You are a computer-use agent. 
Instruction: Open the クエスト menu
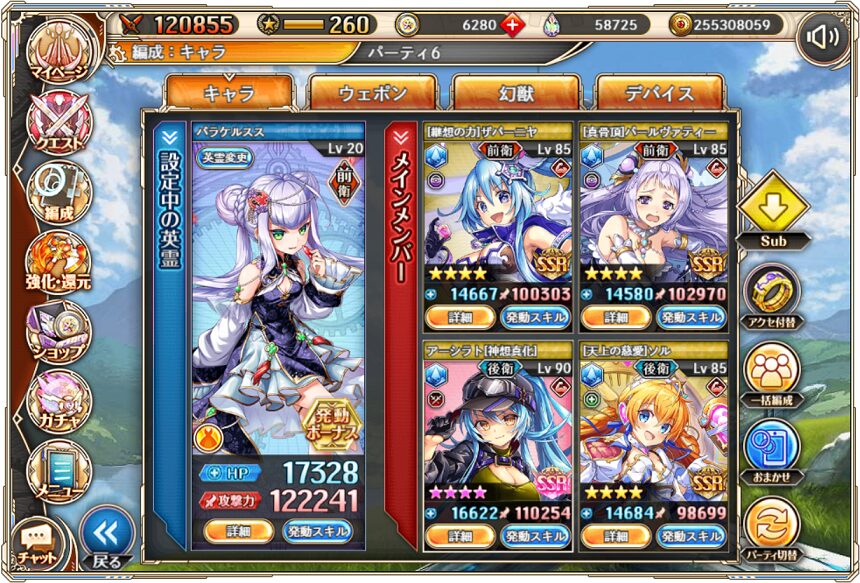click(x=58, y=123)
